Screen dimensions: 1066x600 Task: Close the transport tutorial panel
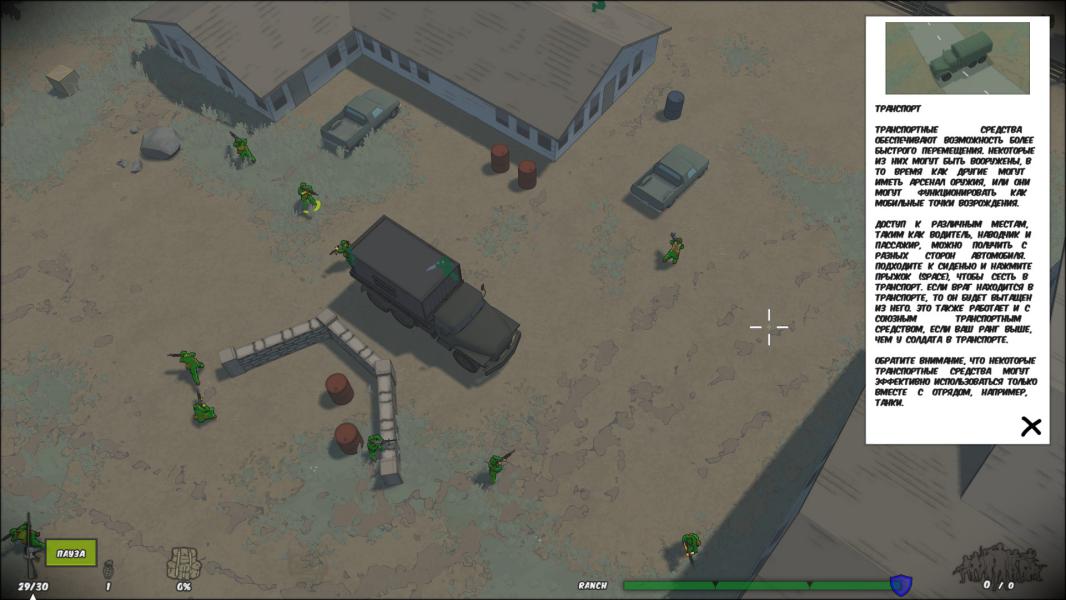click(1030, 427)
